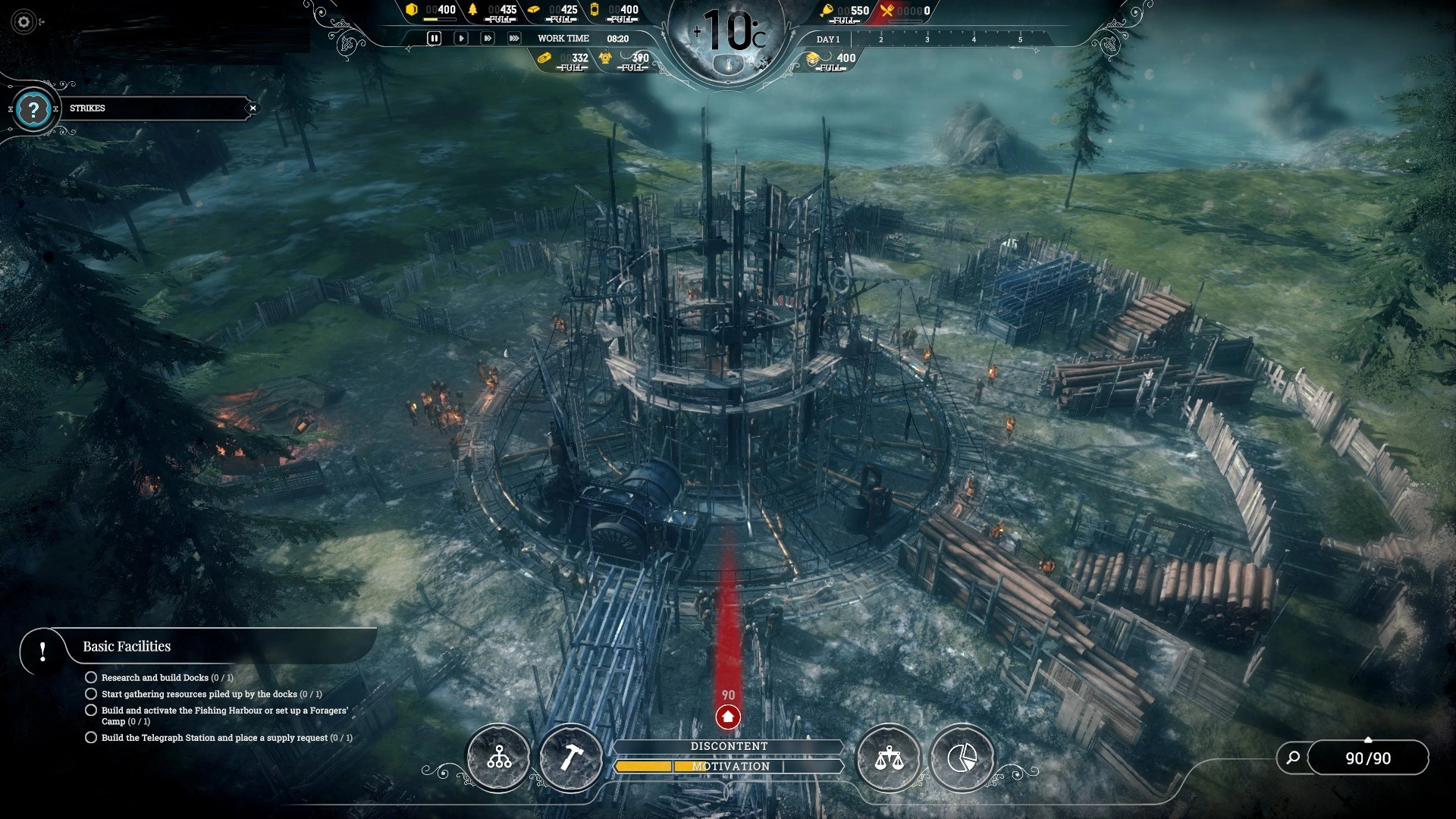Click the magnifier next to the 90/90 workers count
This screenshot has width=1456, height=819.
1294,758
